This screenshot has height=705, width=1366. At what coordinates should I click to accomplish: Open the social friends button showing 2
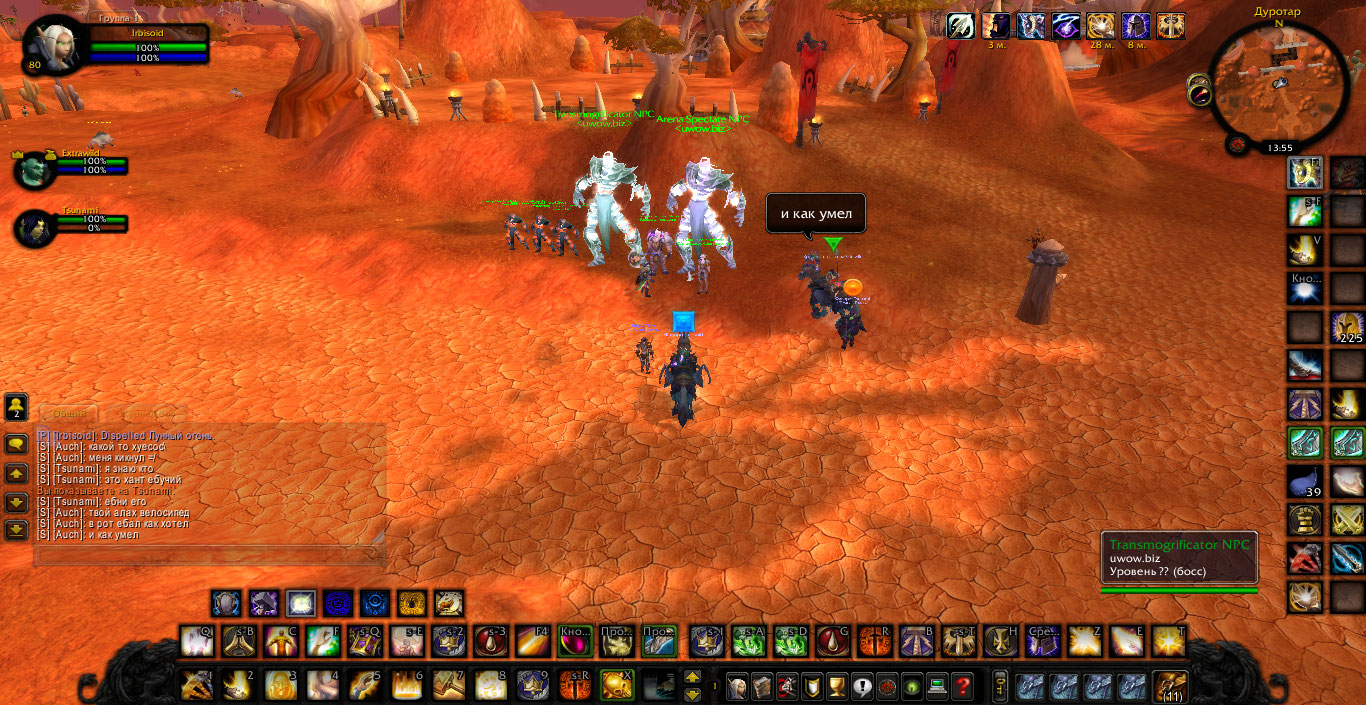[x=16, y=407]
